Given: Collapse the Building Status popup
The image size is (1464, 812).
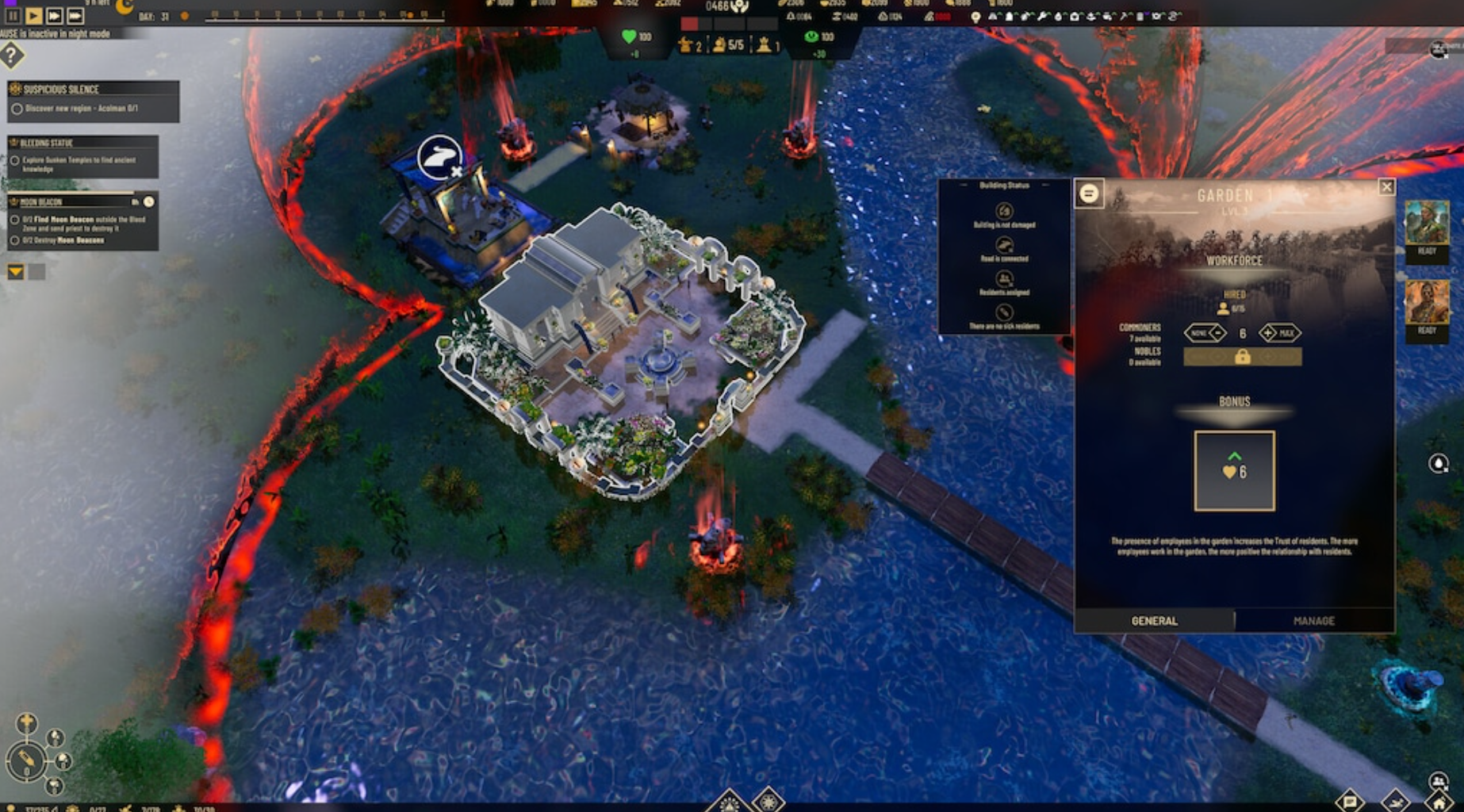Looking at the screenshot, I should [964, 186].
